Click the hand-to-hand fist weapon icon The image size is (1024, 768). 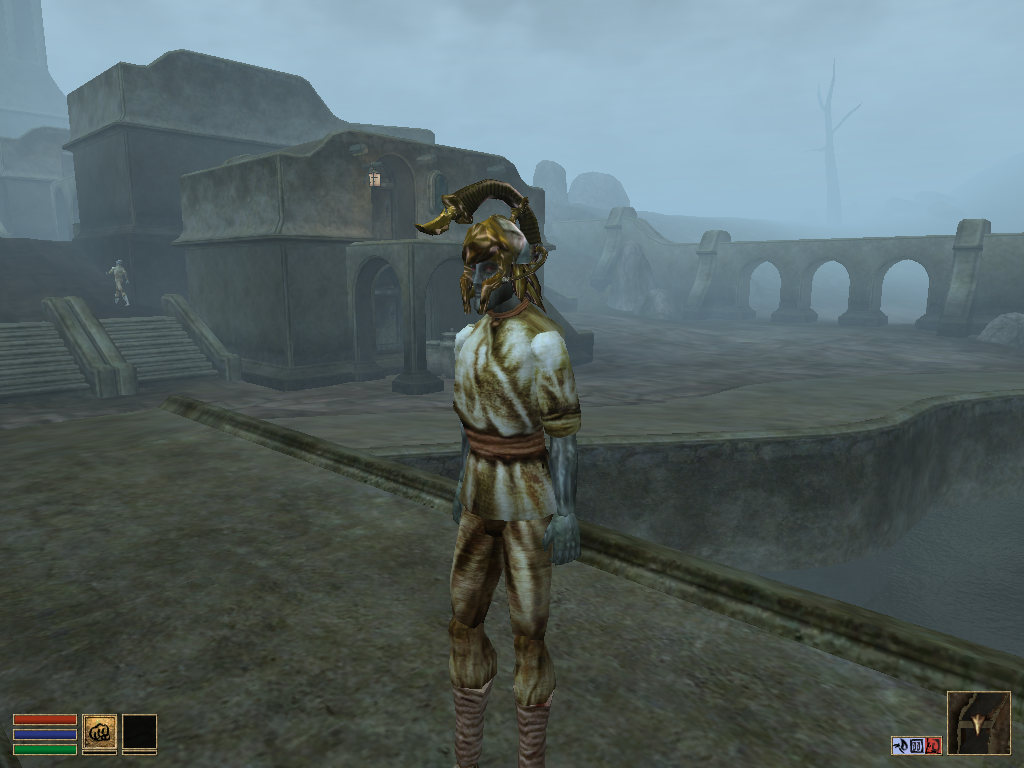tap(99, 731)
